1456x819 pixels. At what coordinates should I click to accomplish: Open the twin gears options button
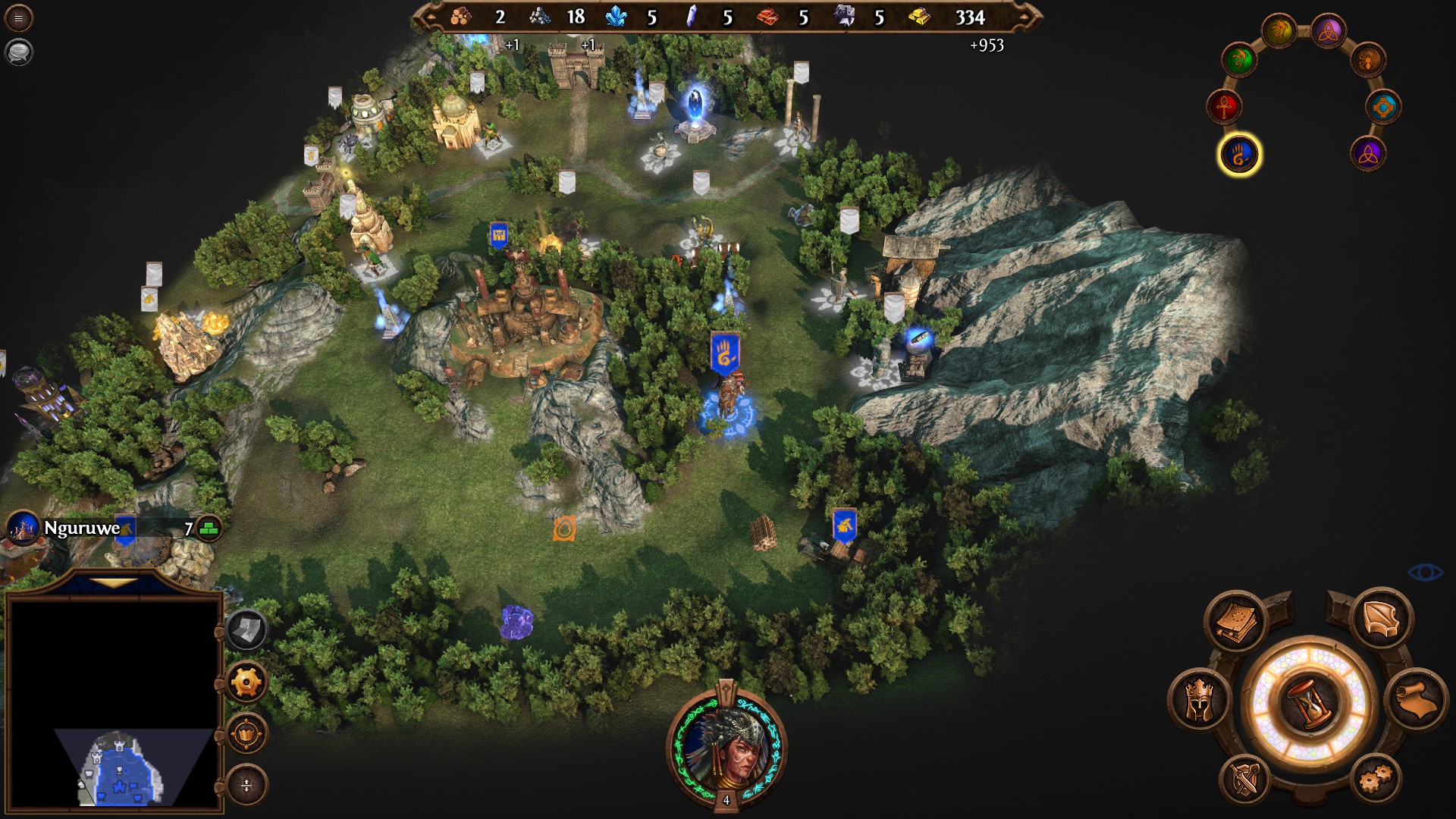tap(1375, 780)
